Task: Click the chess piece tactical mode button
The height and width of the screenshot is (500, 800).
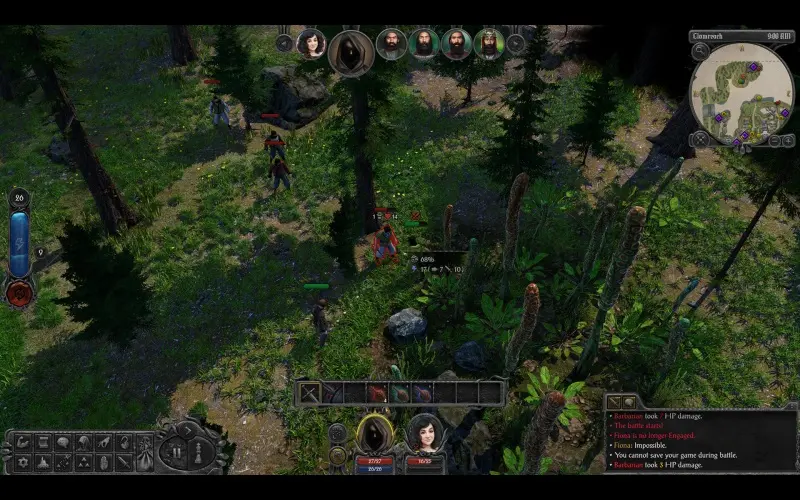Action: point(197,451)
